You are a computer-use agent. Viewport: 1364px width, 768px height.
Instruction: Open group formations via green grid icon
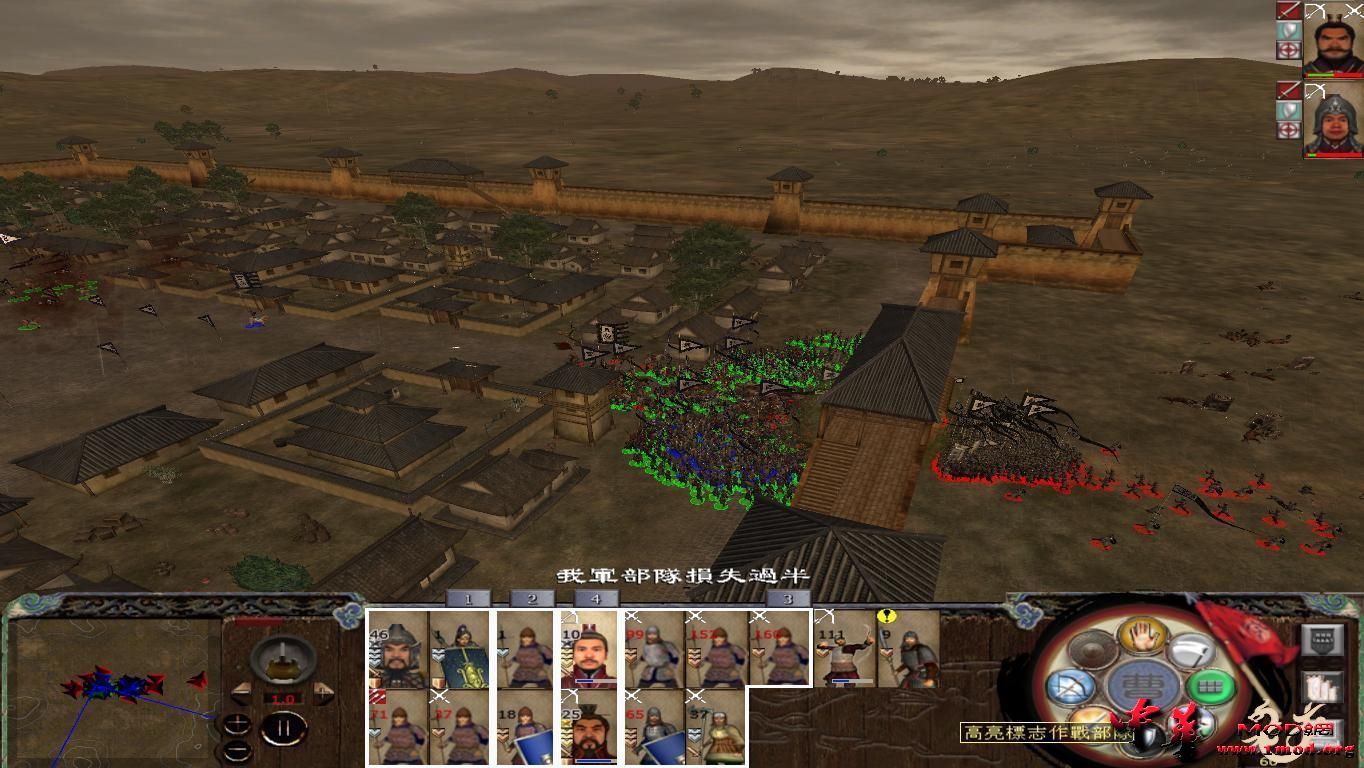pyautogui.click(x=1211, y=687)
